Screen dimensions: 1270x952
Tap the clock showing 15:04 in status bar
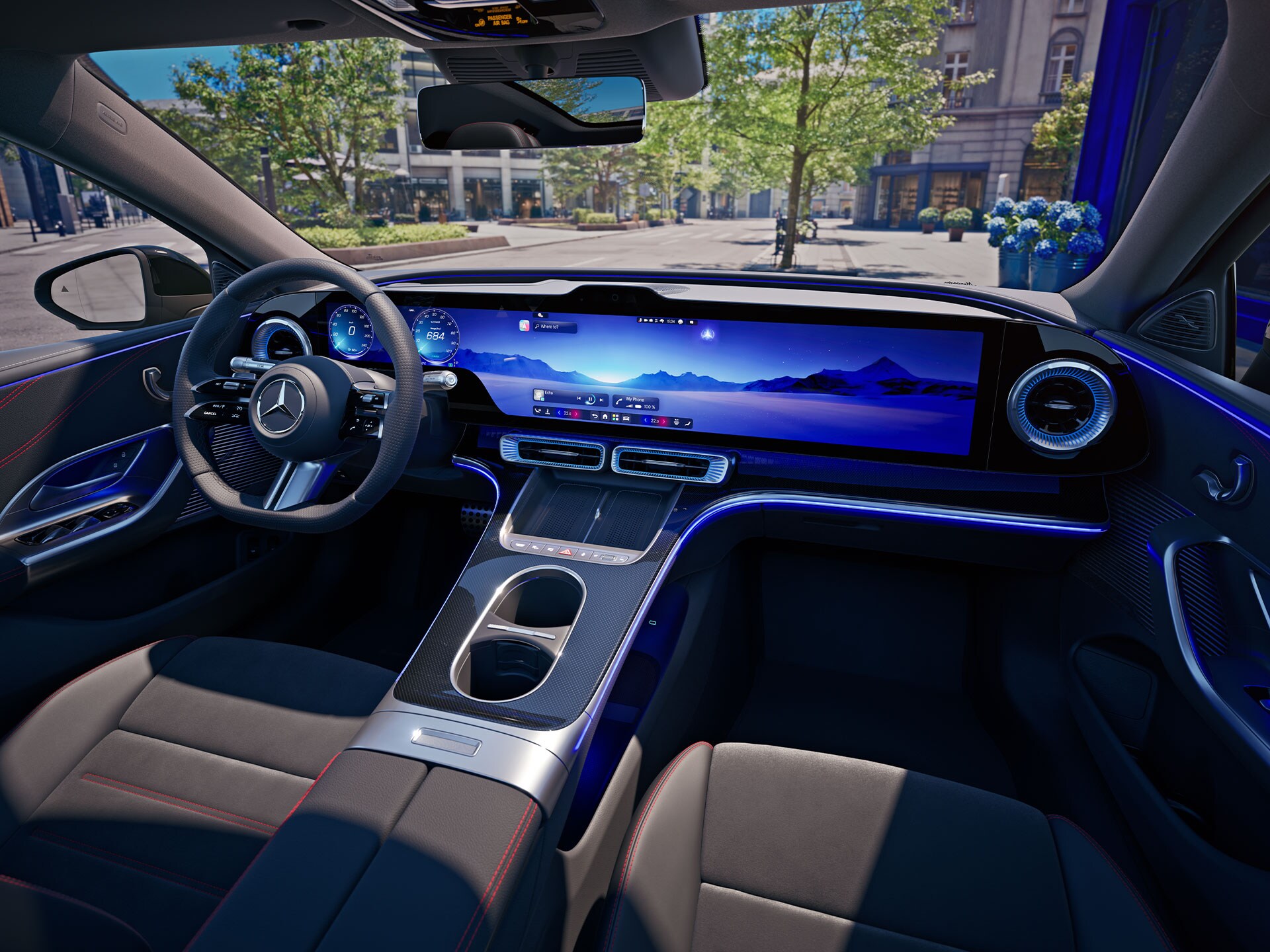click(671, 321)
